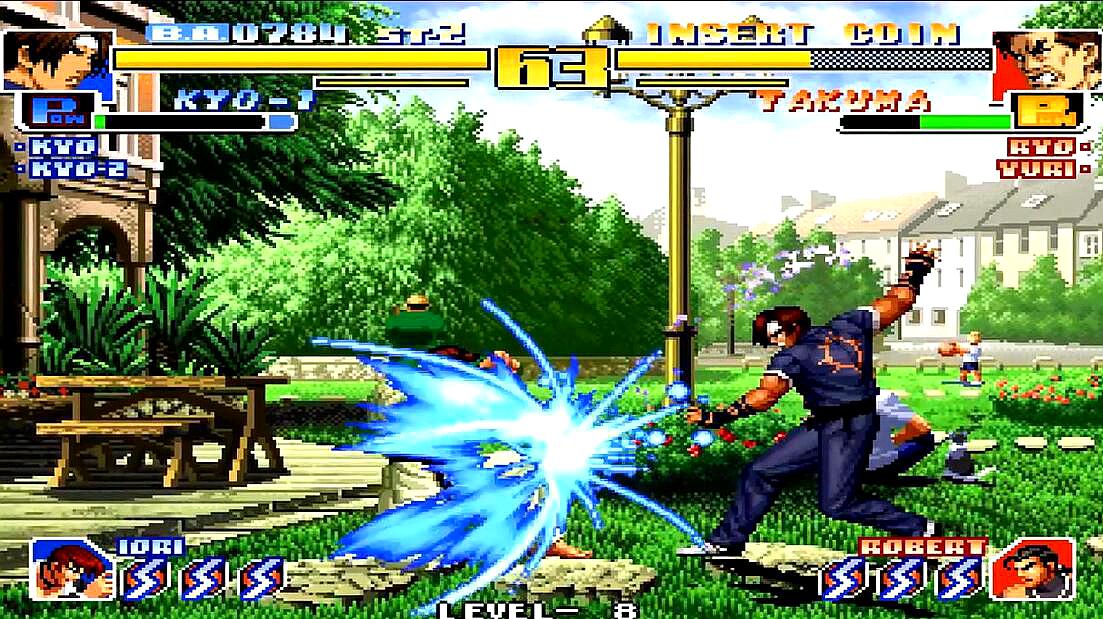Pick the KYO-2 teammate label
The width and height of the screenshot is (1103, 619).
pyautogui.click(x=76, y=169)
